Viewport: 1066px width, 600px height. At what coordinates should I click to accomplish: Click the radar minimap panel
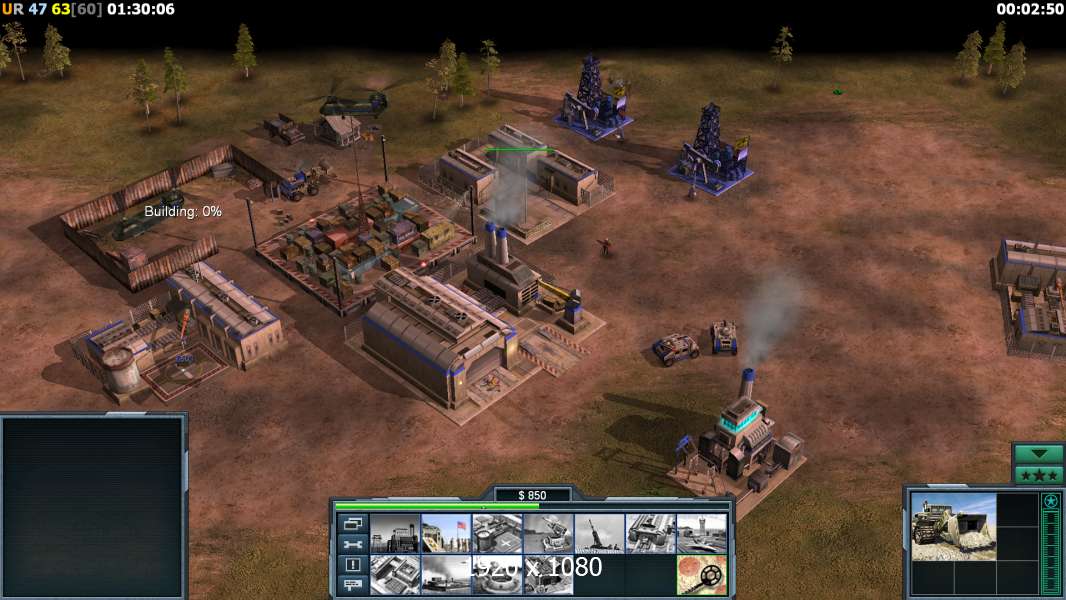(93, 507)
